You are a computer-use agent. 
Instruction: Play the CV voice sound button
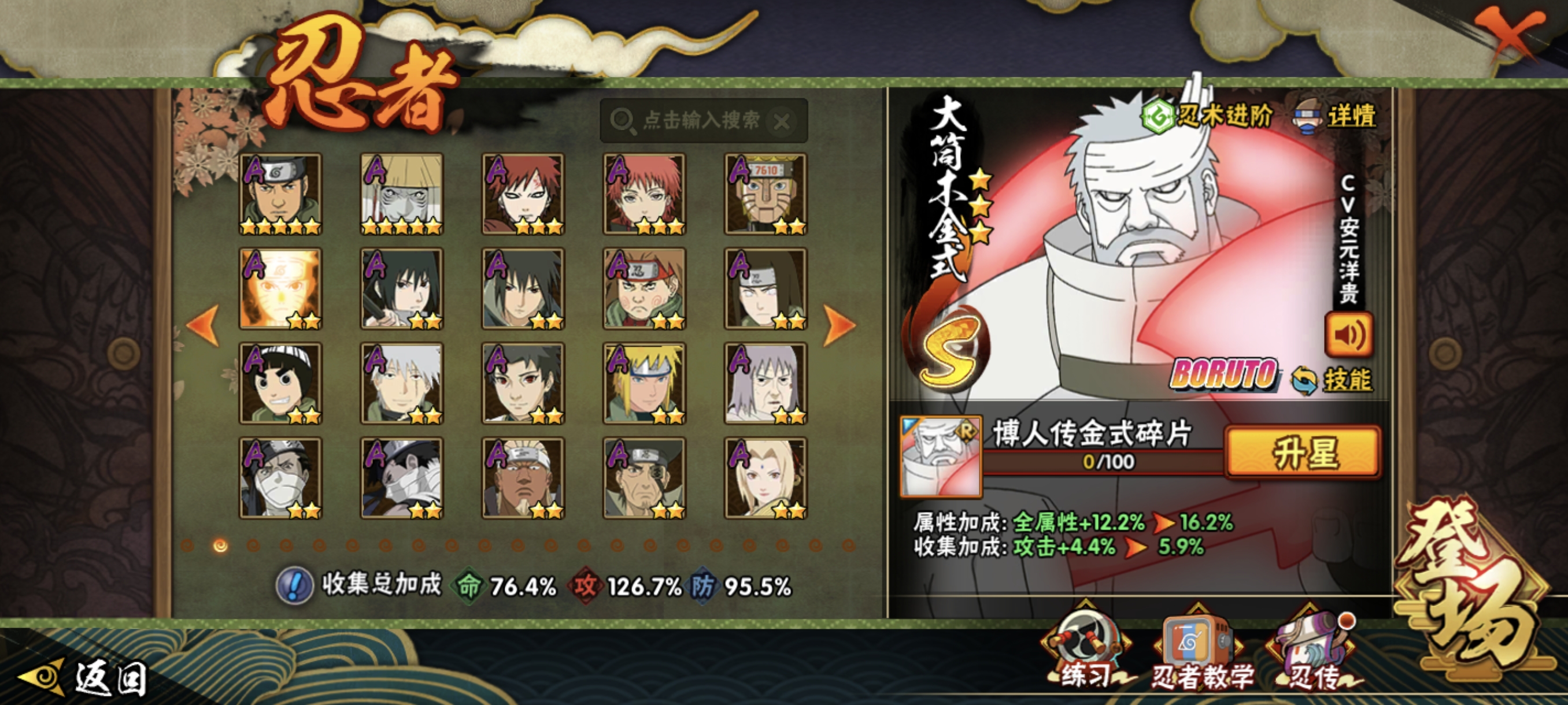click(1348, 335)
